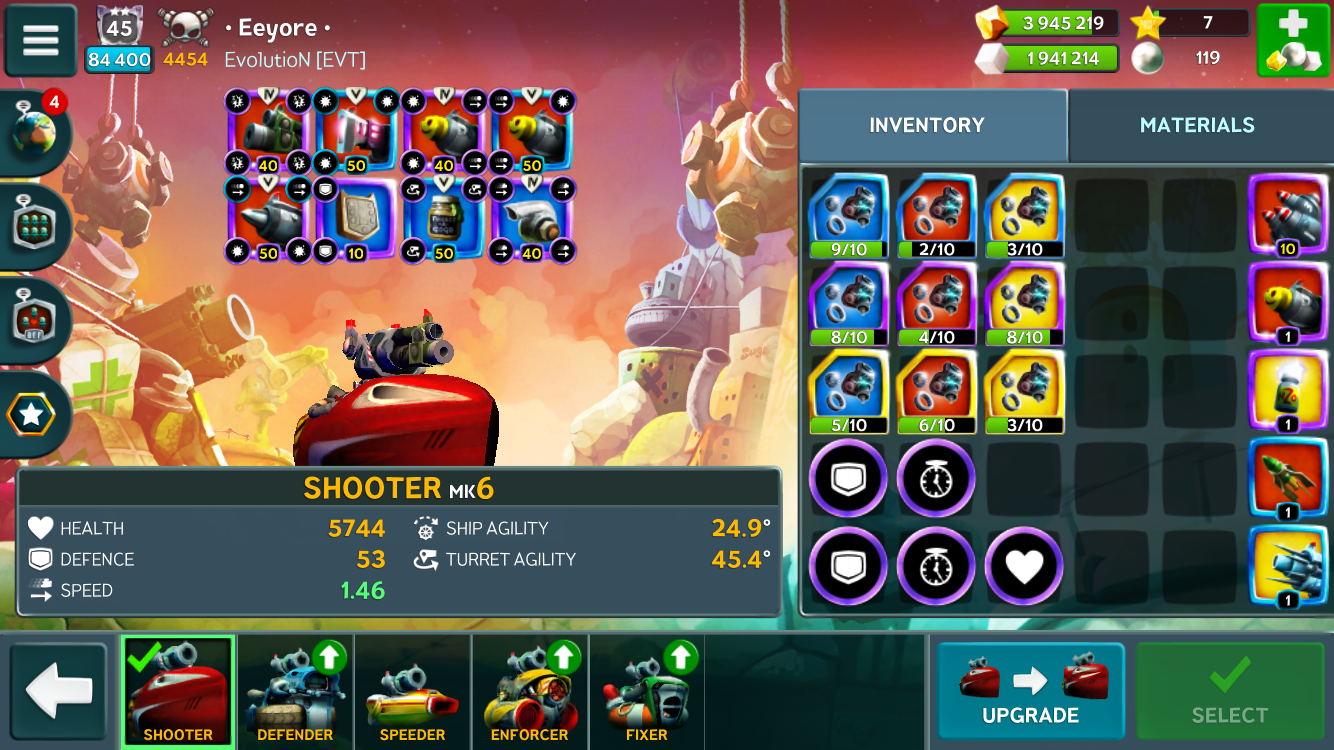Select the Shooter ship tile

[178, 691]
